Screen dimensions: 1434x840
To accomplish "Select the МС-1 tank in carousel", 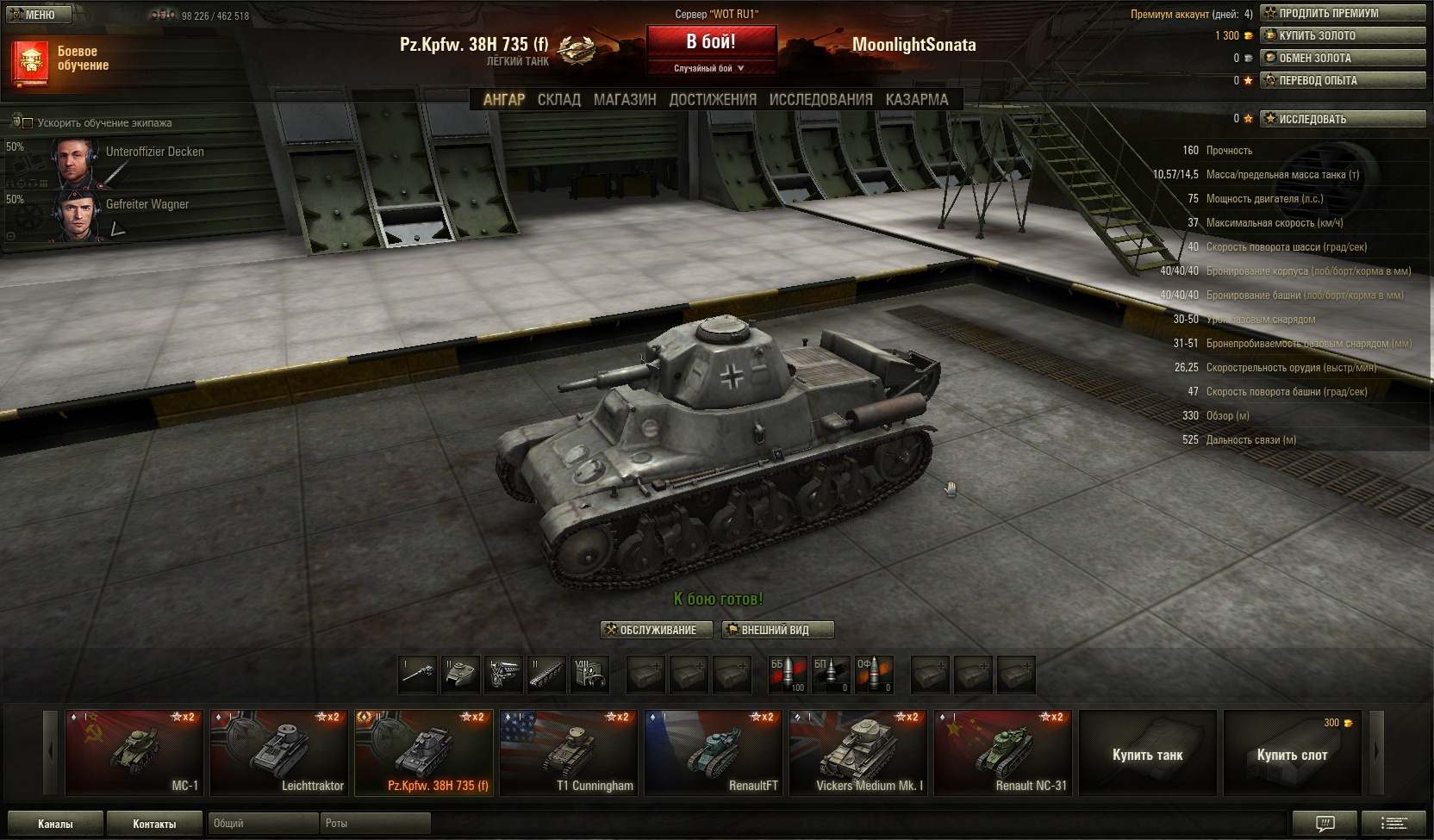I will click(134, 752).
